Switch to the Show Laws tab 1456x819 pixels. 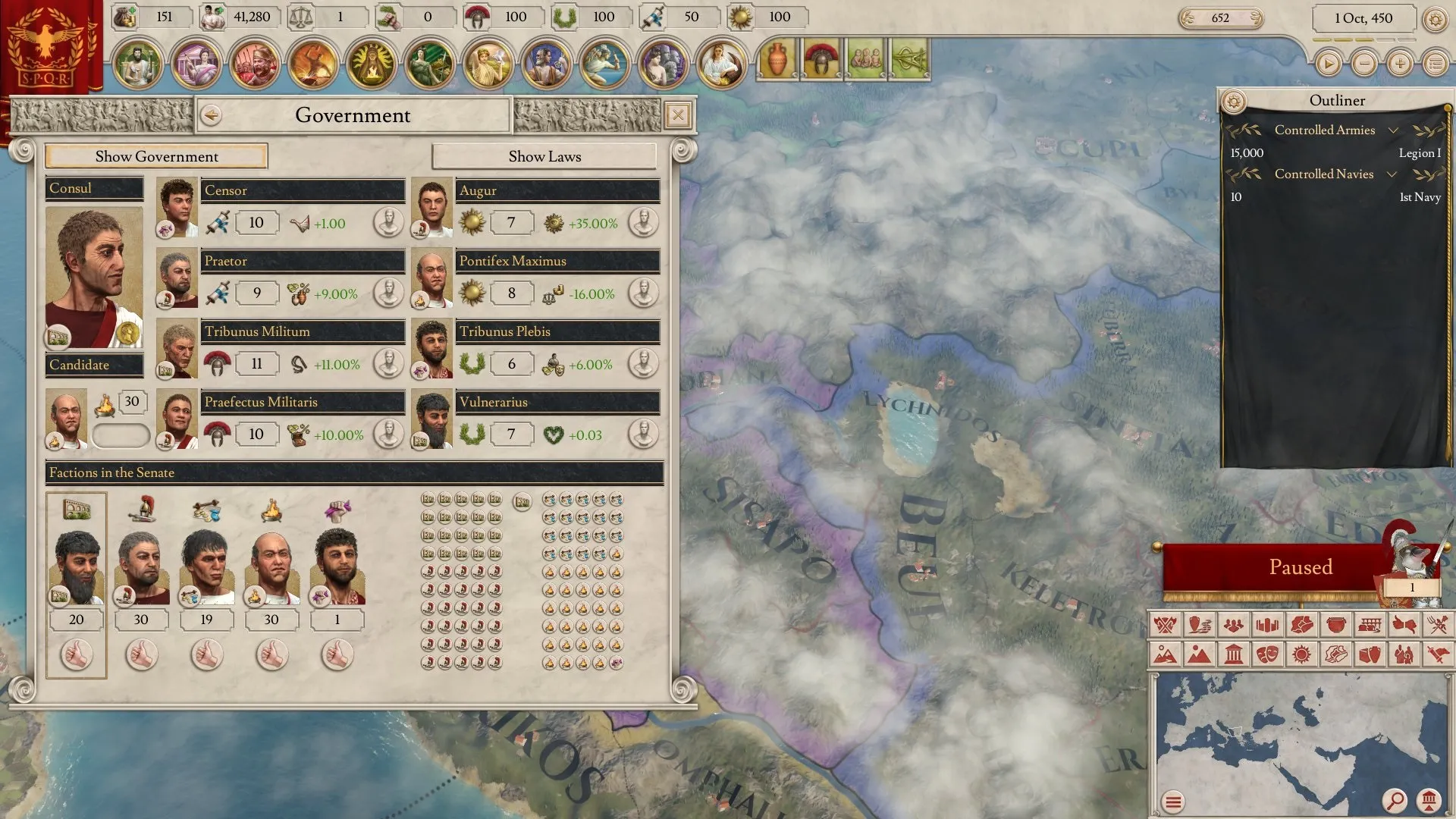pyautogui.click(x=544, y=156)
